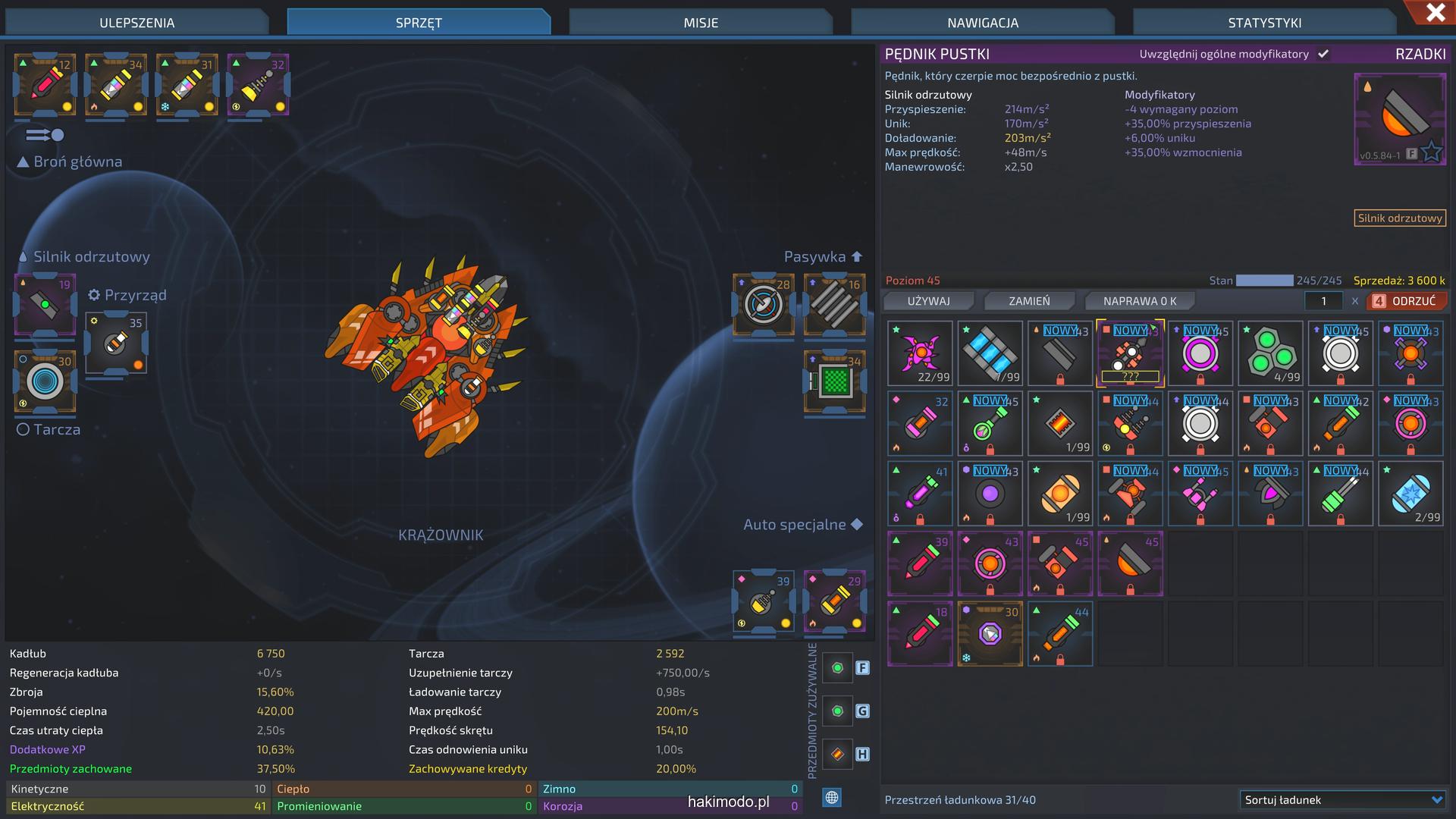Click the favorite star on item preview
Viewport: 1456px width, 819px height.
(1431, 152)
